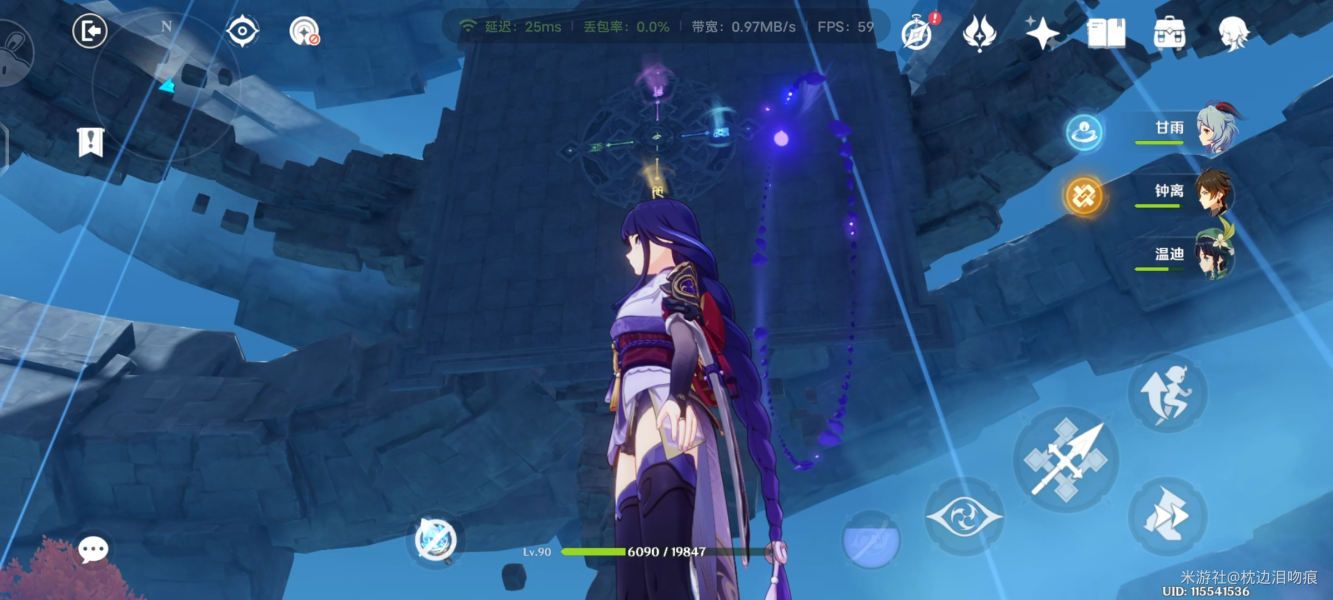Tap the exit door icon
This screenshot has width=1333, height=600.
click(x=90, y=32)
